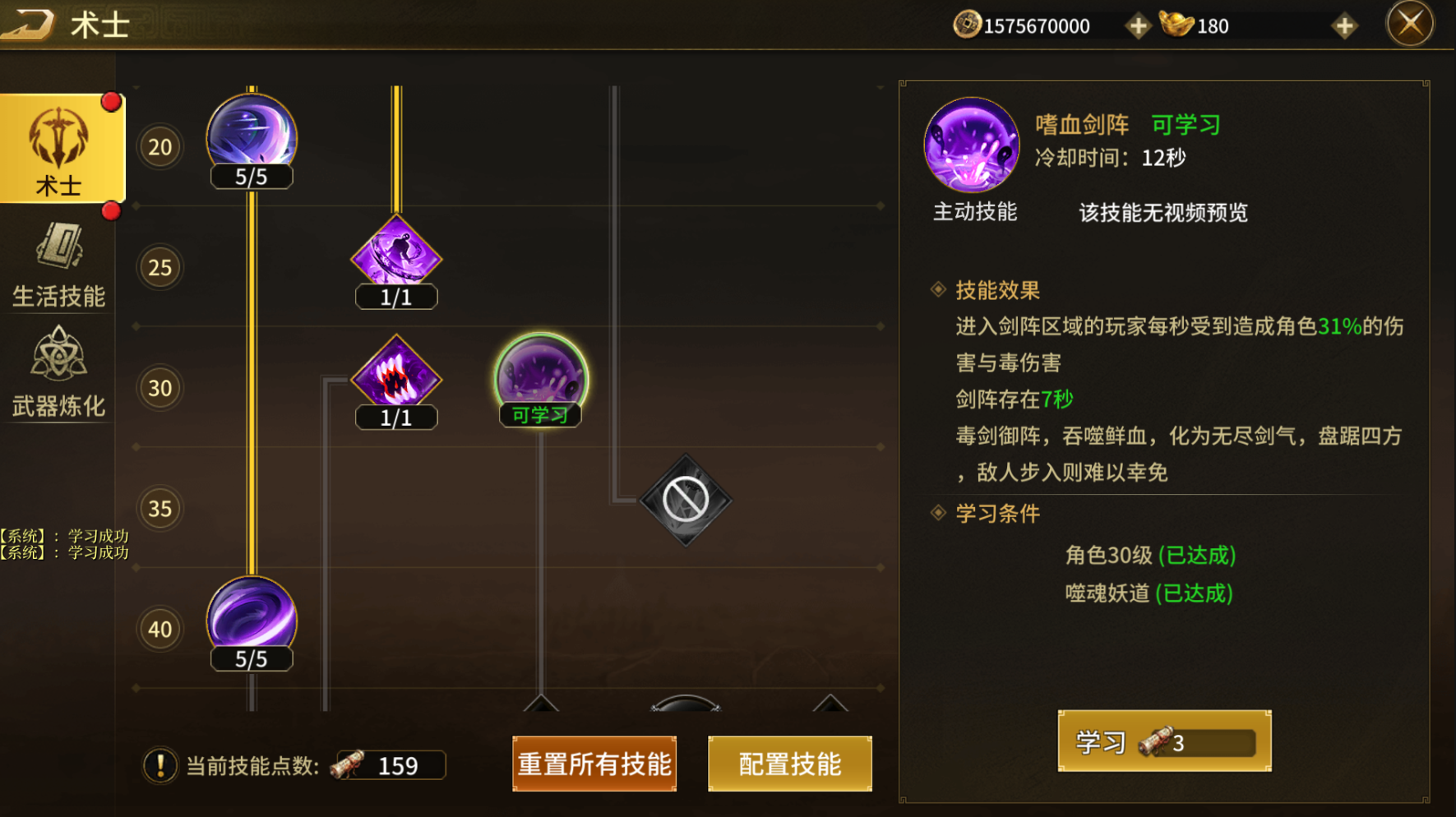Click 重置所有技能 to reset skills

[x=594, y=764]
